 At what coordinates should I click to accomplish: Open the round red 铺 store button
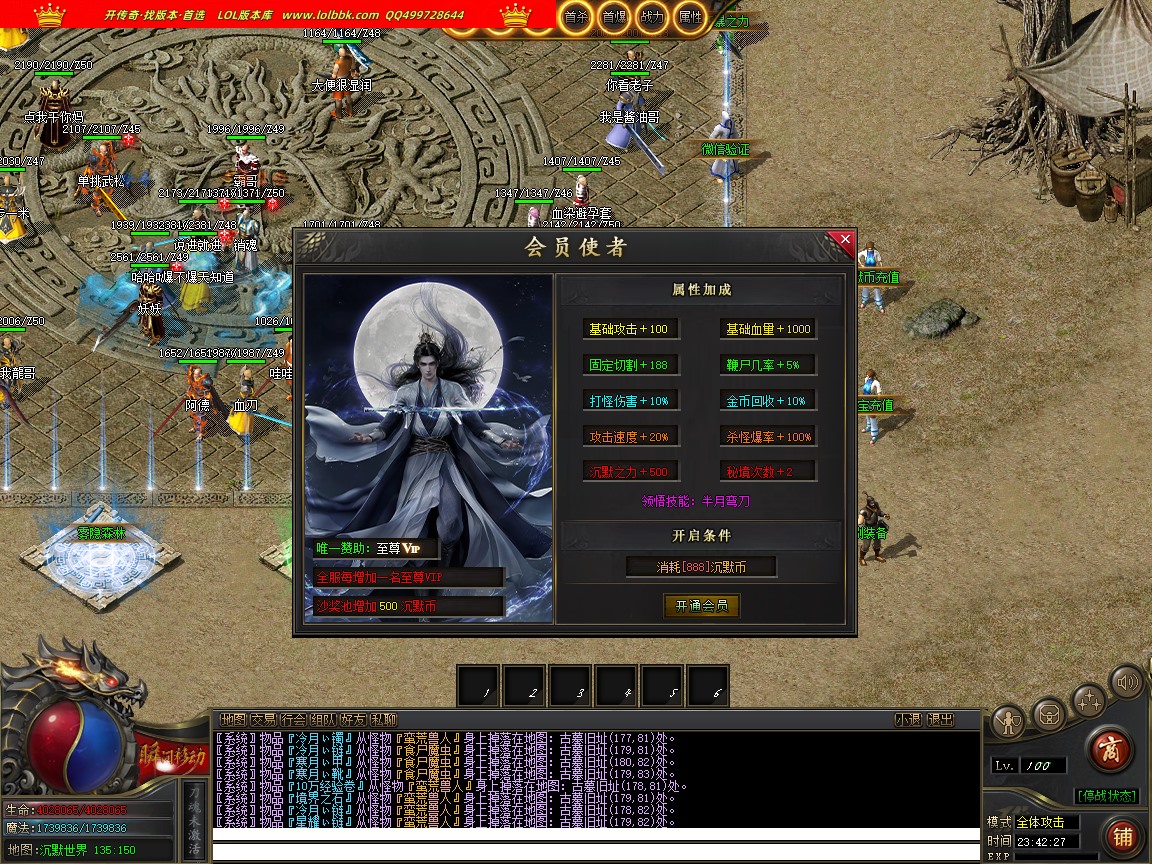pos(1123,836)
